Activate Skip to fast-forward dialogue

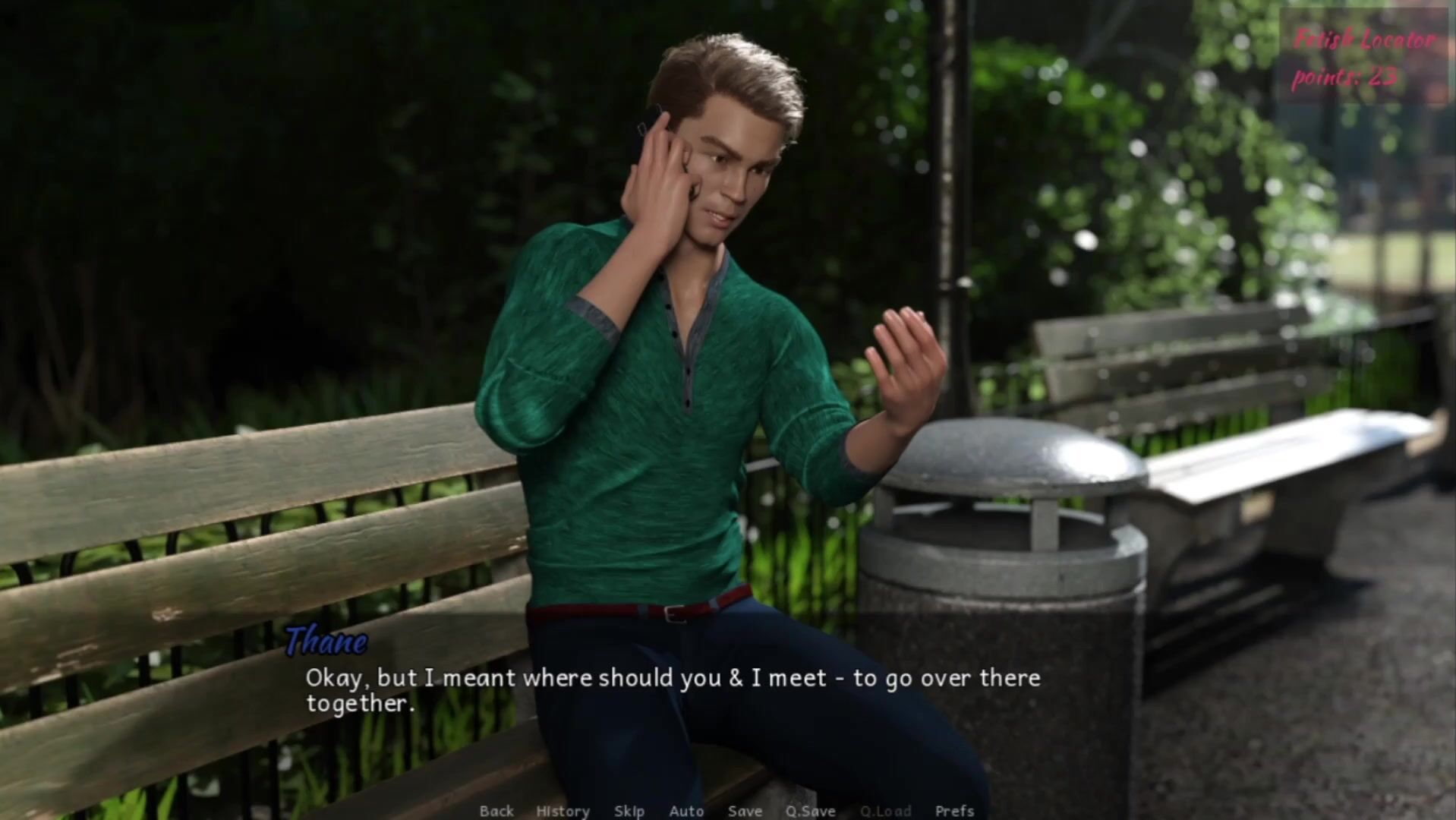pyautogui.click(x=629, y=811)
